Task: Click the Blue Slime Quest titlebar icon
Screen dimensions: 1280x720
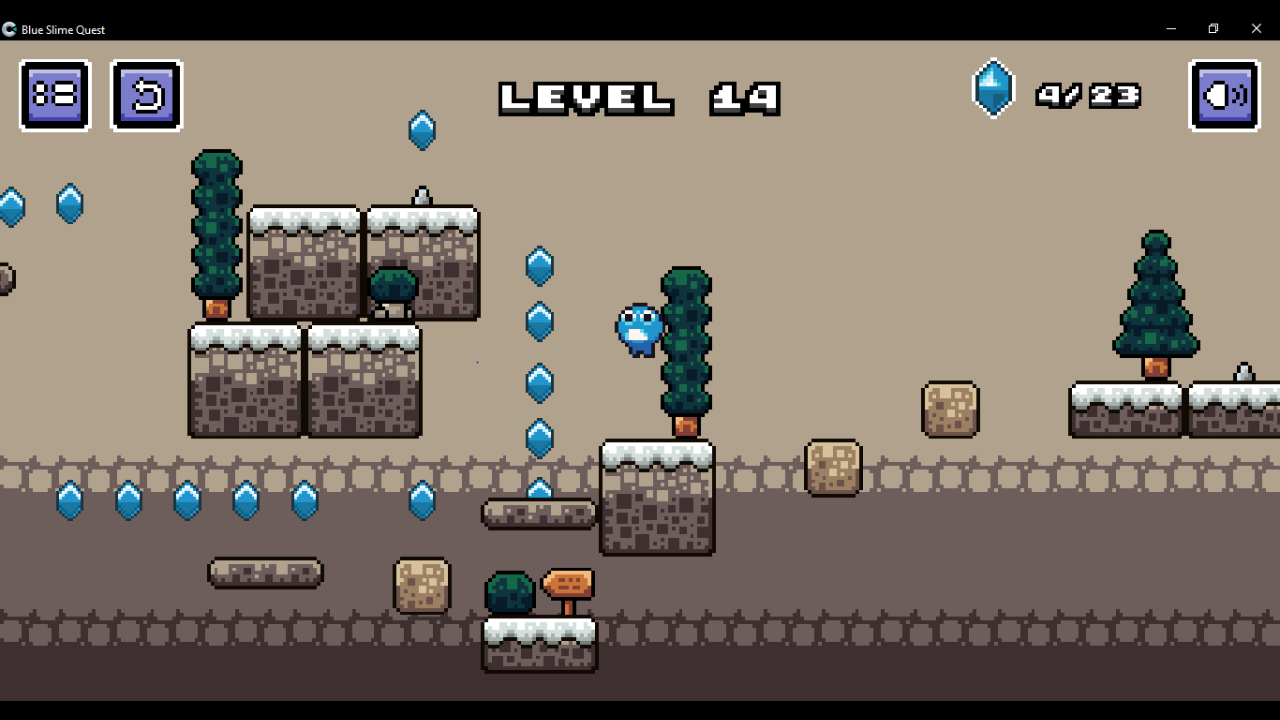Action: (9, 29)
